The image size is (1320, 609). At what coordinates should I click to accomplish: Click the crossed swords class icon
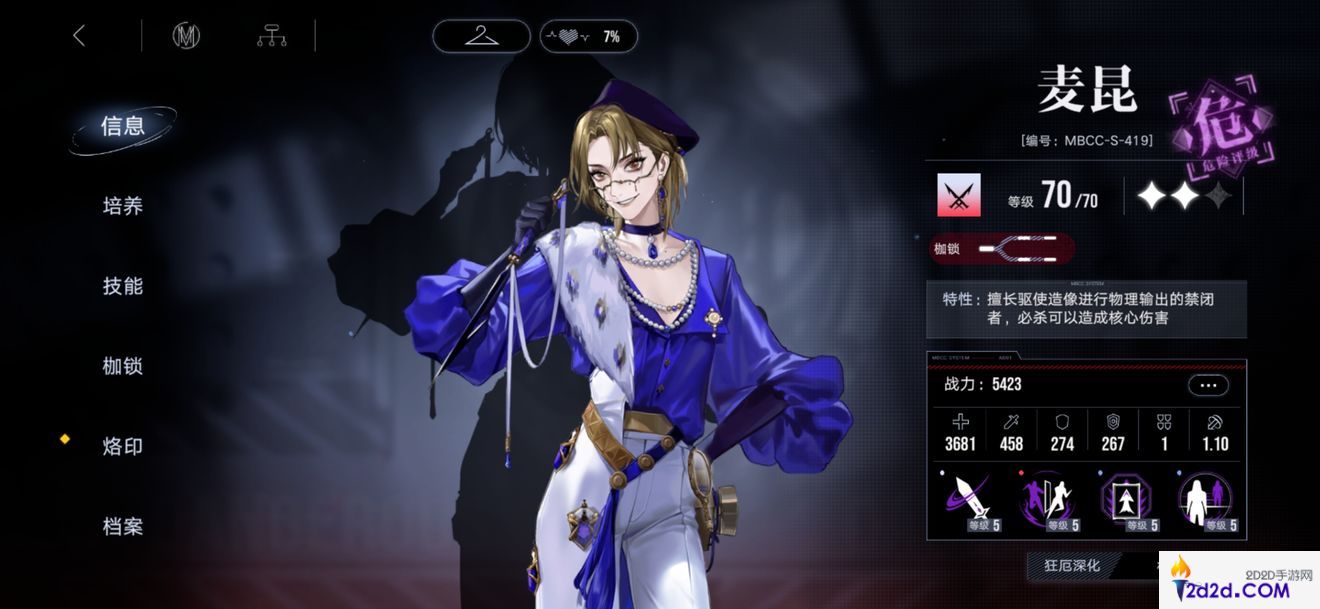pyautogui.click(x=958, y=196)
